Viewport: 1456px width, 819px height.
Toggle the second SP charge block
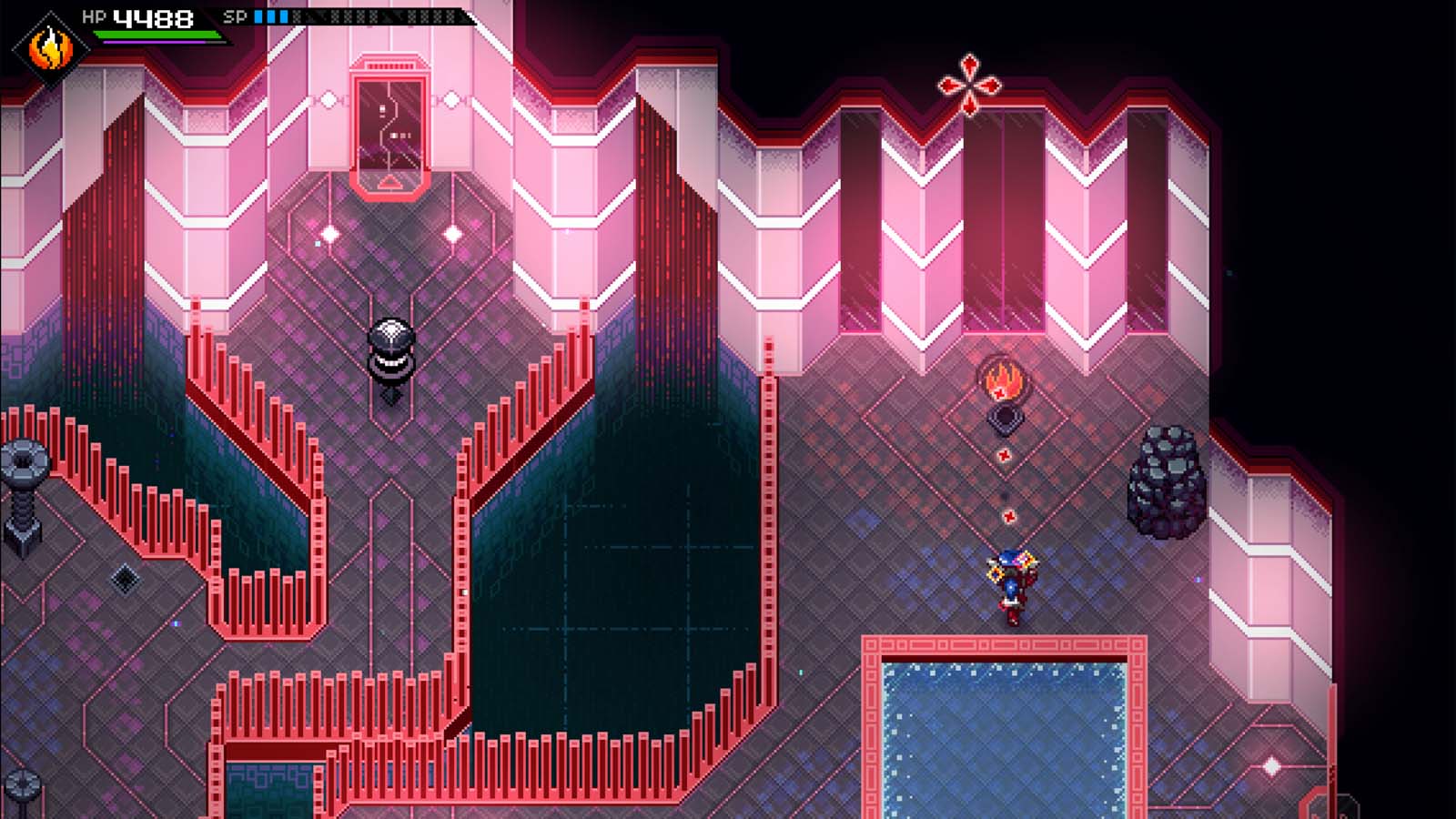click(x=270, y=15)
